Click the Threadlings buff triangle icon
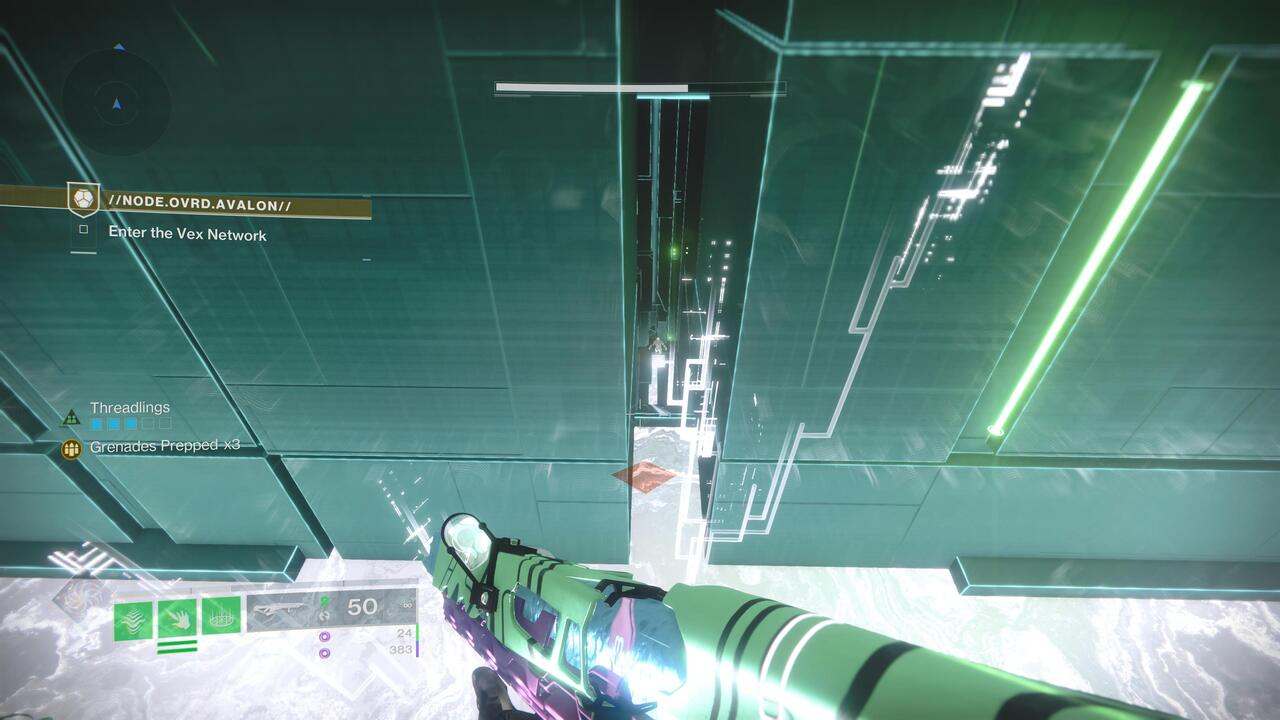The image size is (1280, 720). (71, 416)
